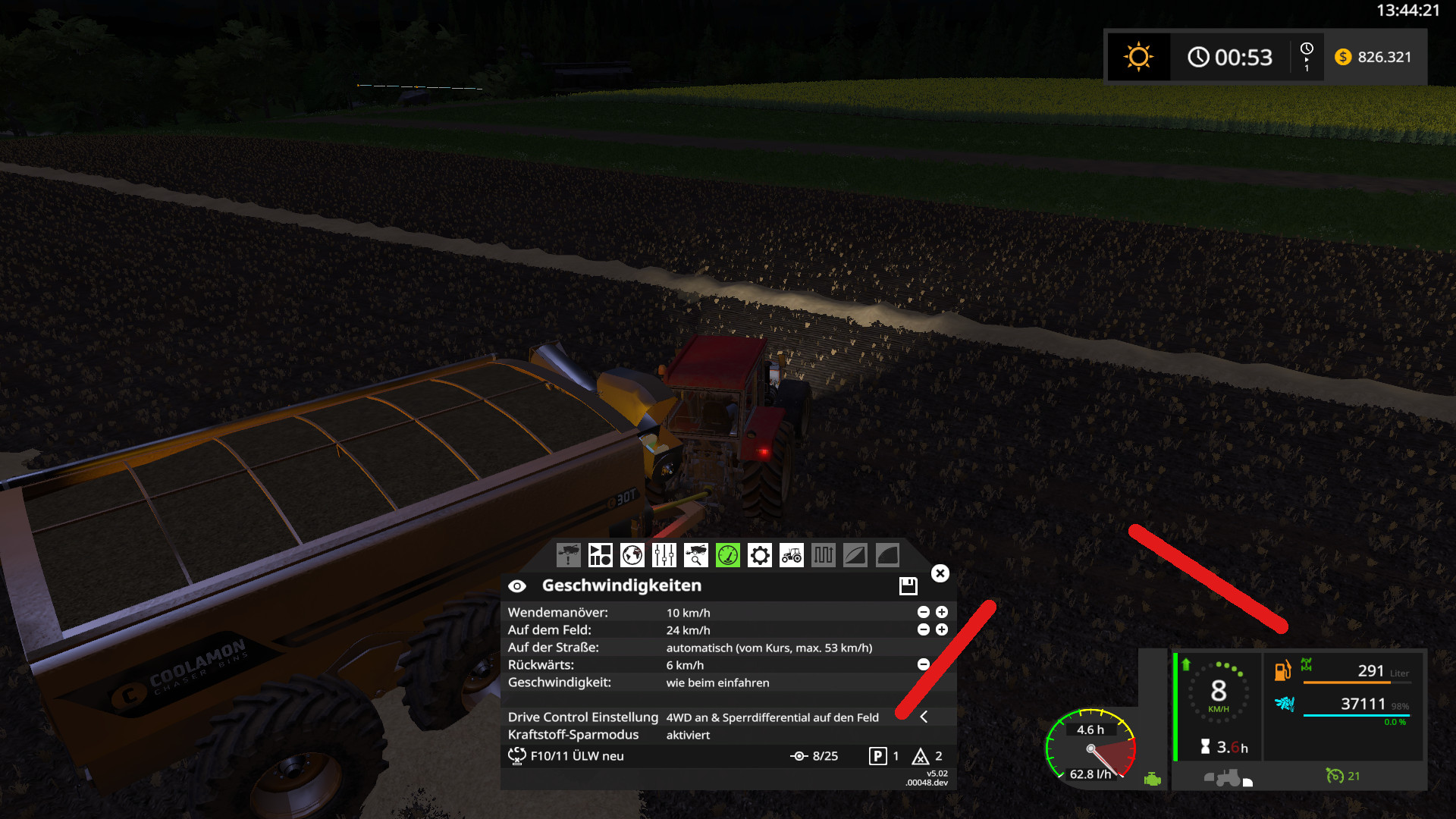Decrease Rückwärts speed with minus button
The height and width of the screenshot is (819, 1456).
[923, 664]
